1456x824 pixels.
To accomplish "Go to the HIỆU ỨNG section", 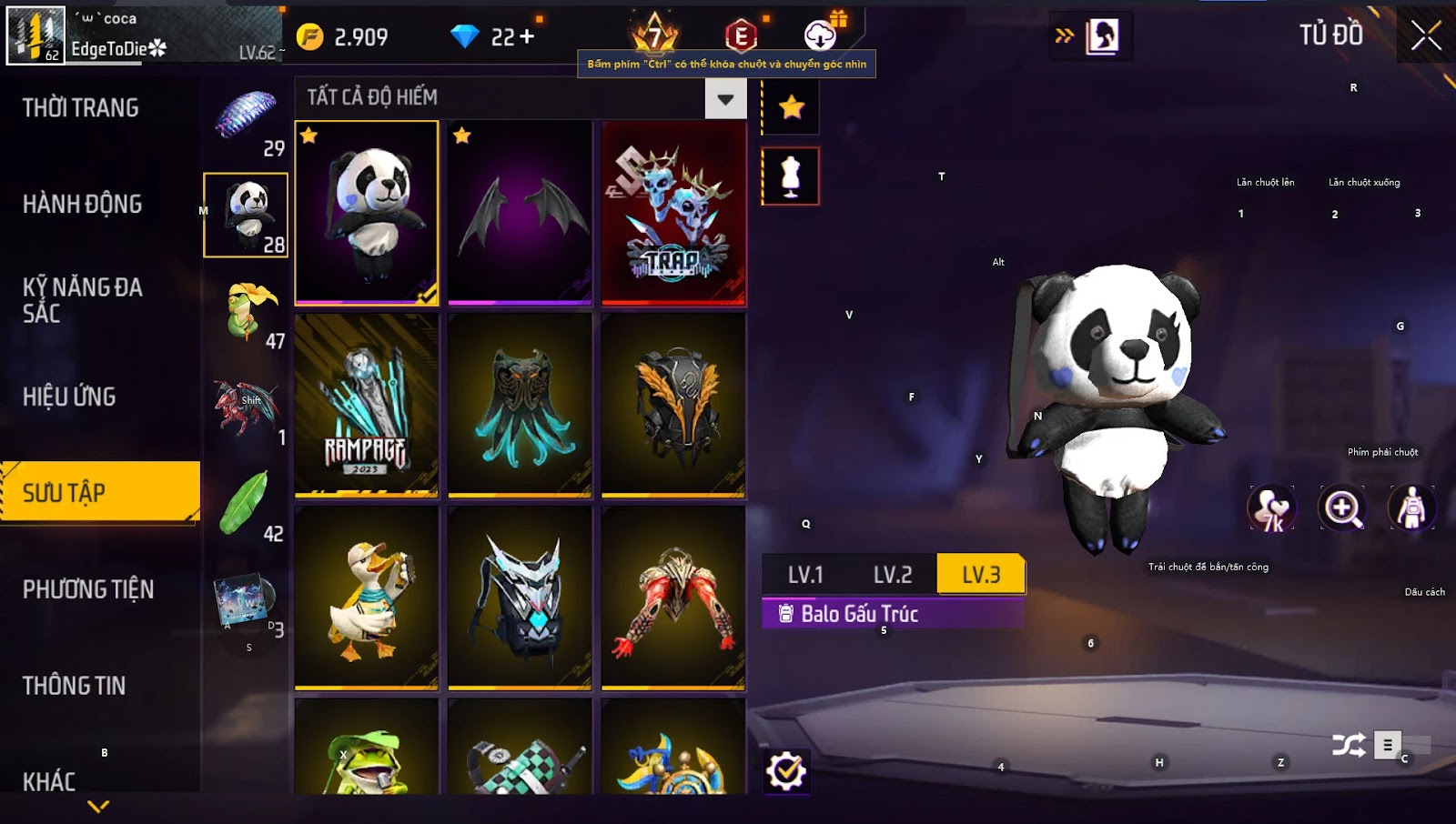I will [x=69, y=397].
